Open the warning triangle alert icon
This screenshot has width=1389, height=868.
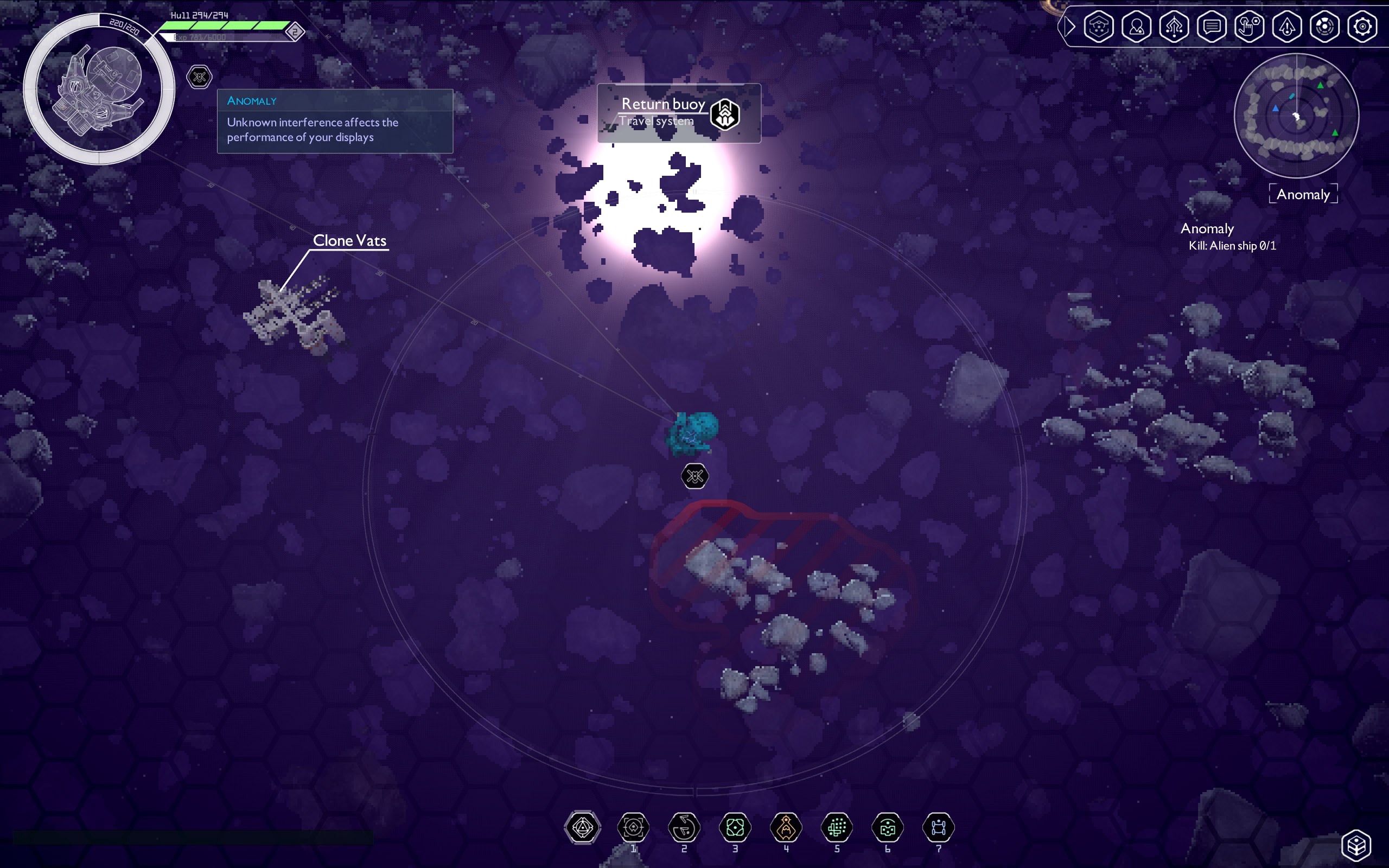coord(1287,27)
